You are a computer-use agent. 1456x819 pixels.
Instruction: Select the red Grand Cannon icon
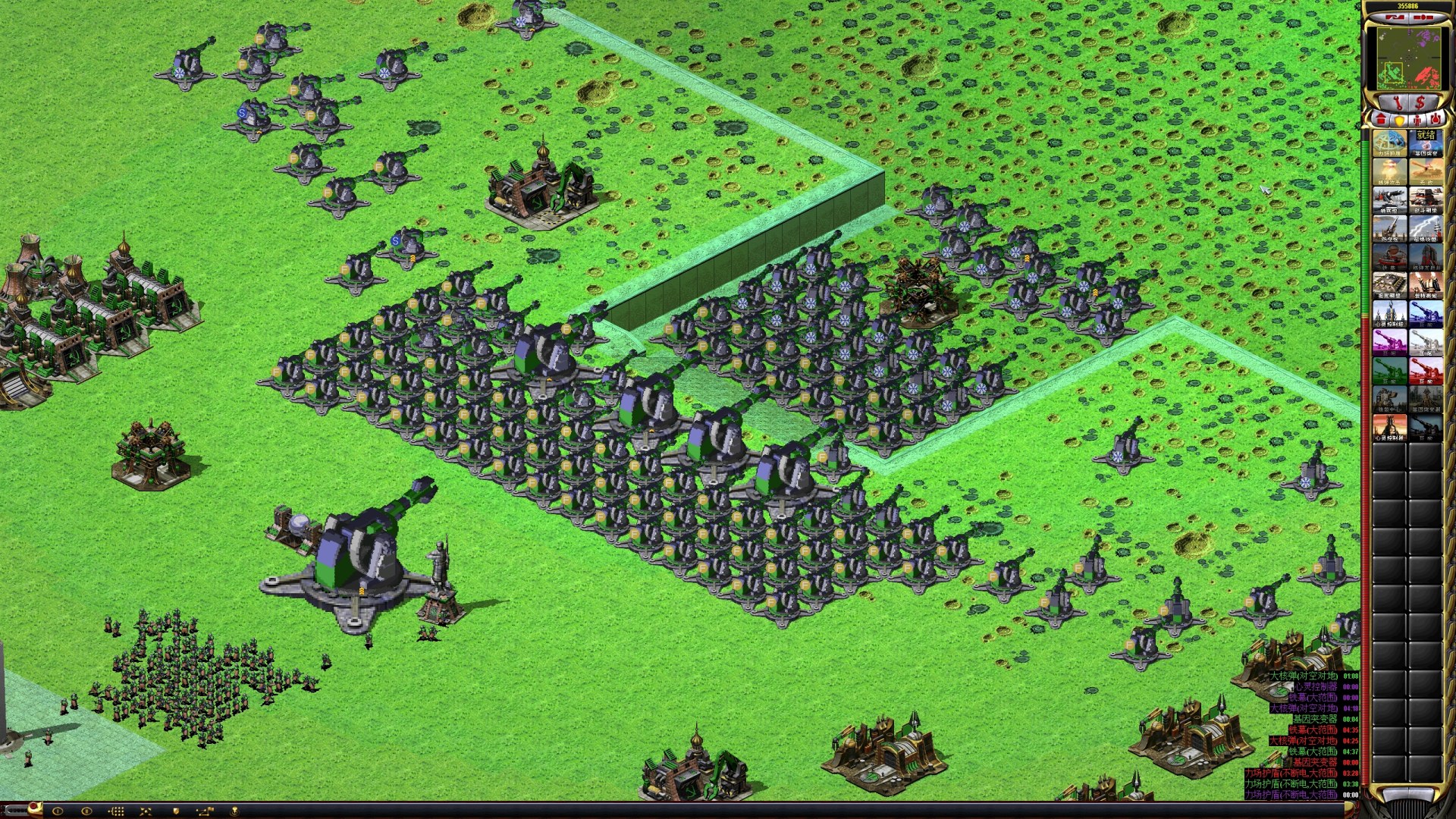1426,371
